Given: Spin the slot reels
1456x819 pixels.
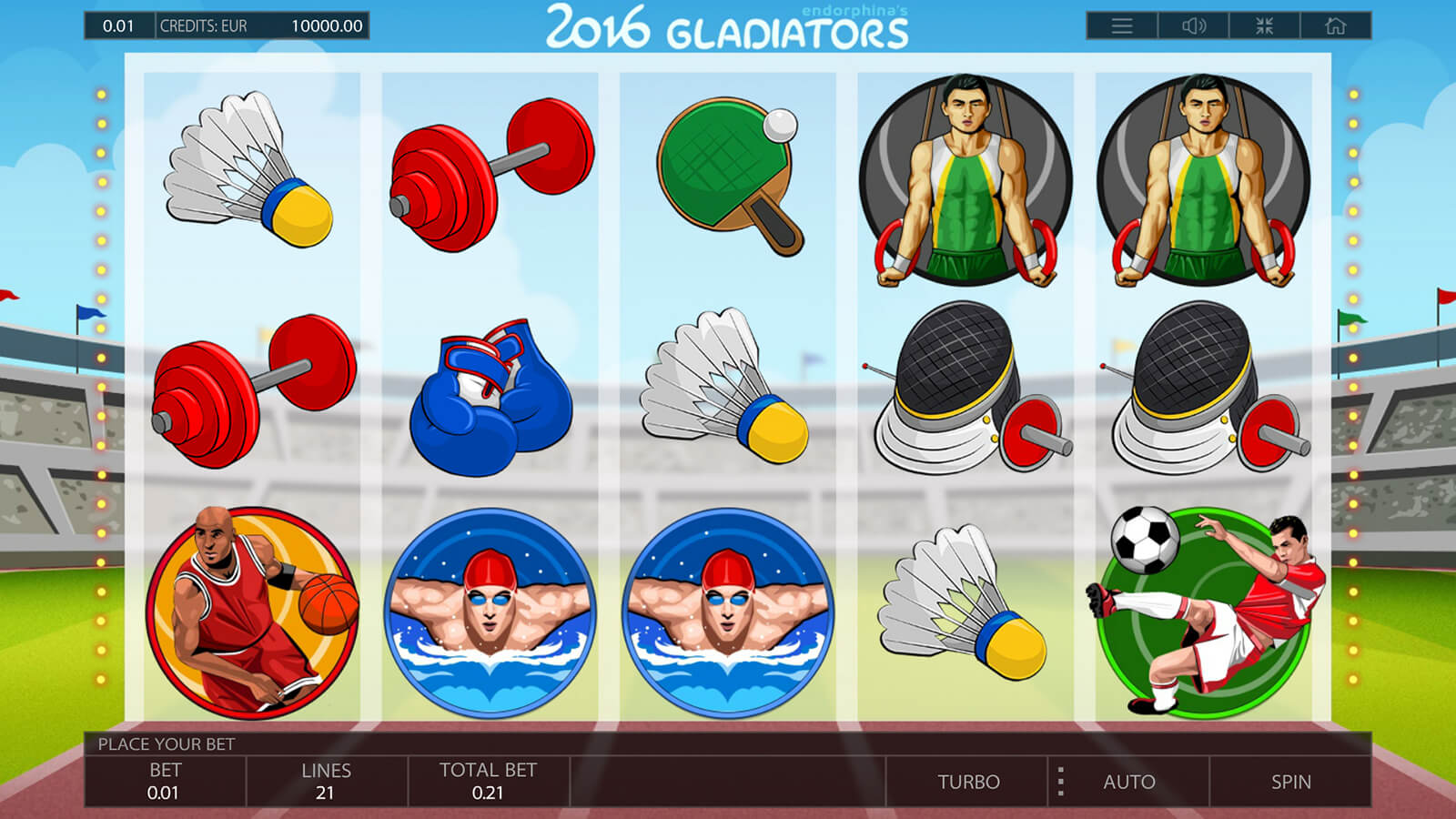Looking at the screenshot, I should pos(1290,782).
